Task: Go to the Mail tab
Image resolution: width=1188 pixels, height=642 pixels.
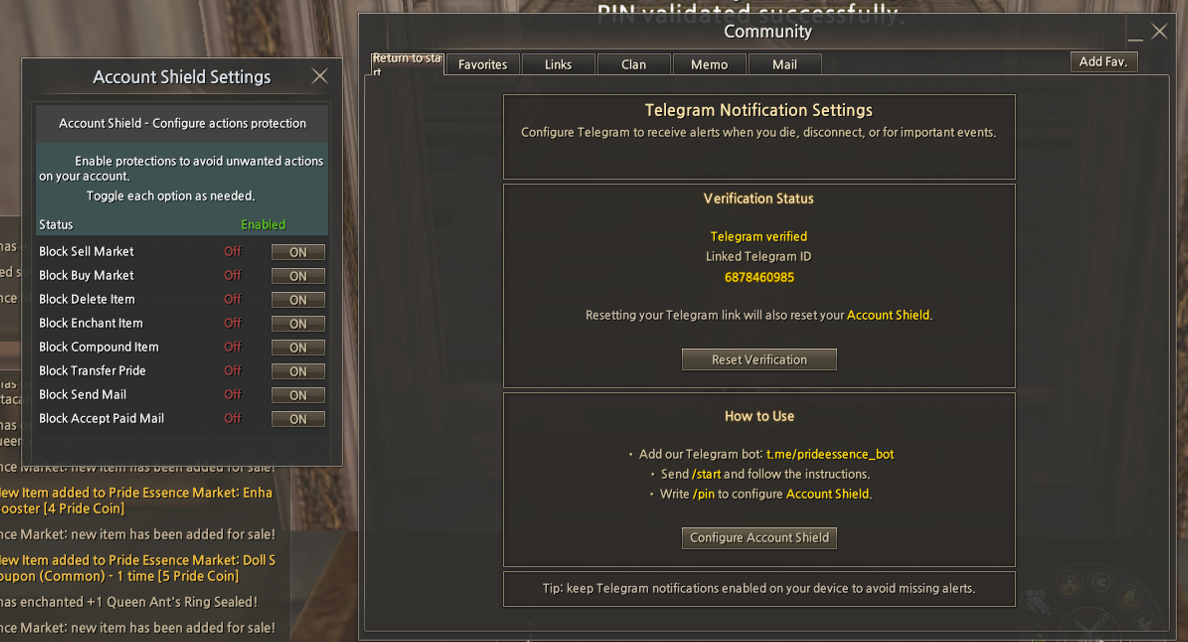Action: [x=785, y=64]
